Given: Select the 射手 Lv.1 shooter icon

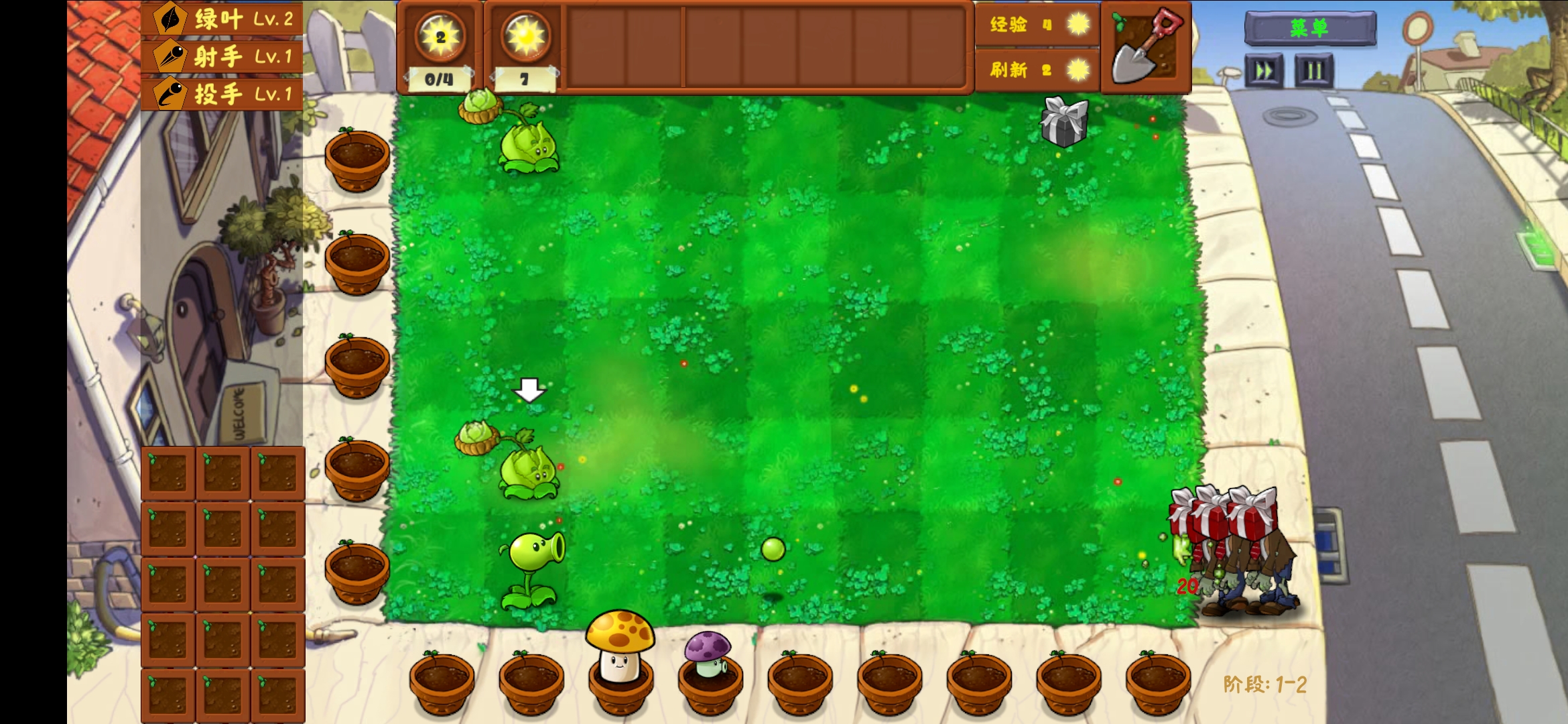Looking at the screenshot, I should [169, 57].
